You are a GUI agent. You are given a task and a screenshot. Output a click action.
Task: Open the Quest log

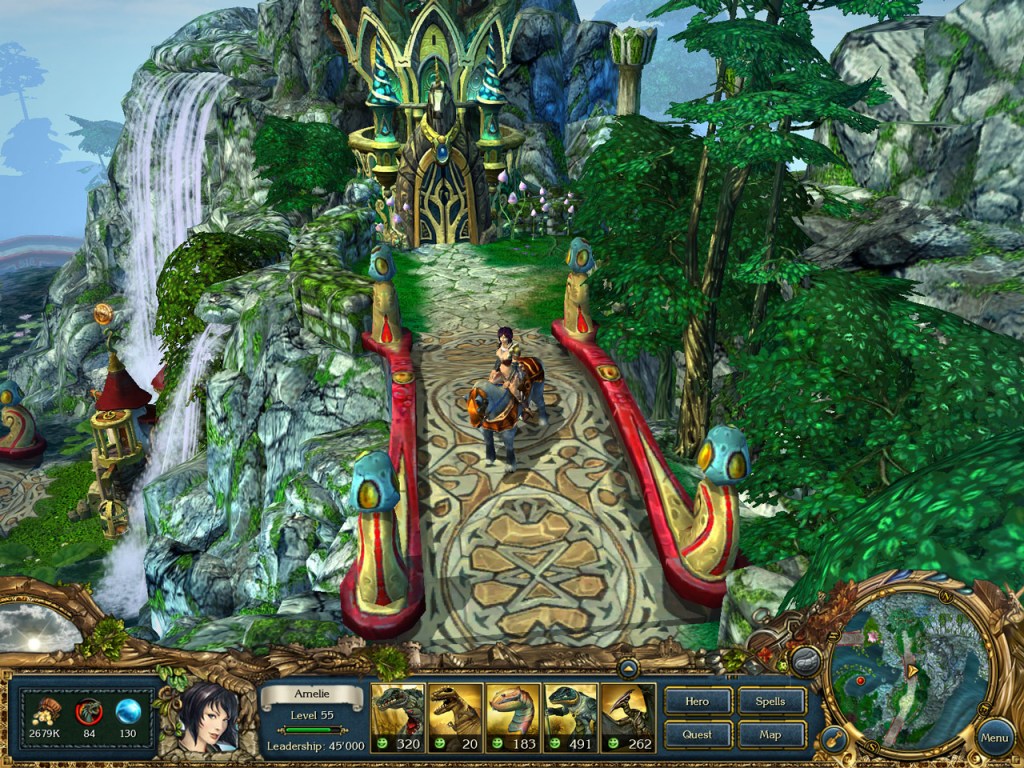tap(697, 734)
